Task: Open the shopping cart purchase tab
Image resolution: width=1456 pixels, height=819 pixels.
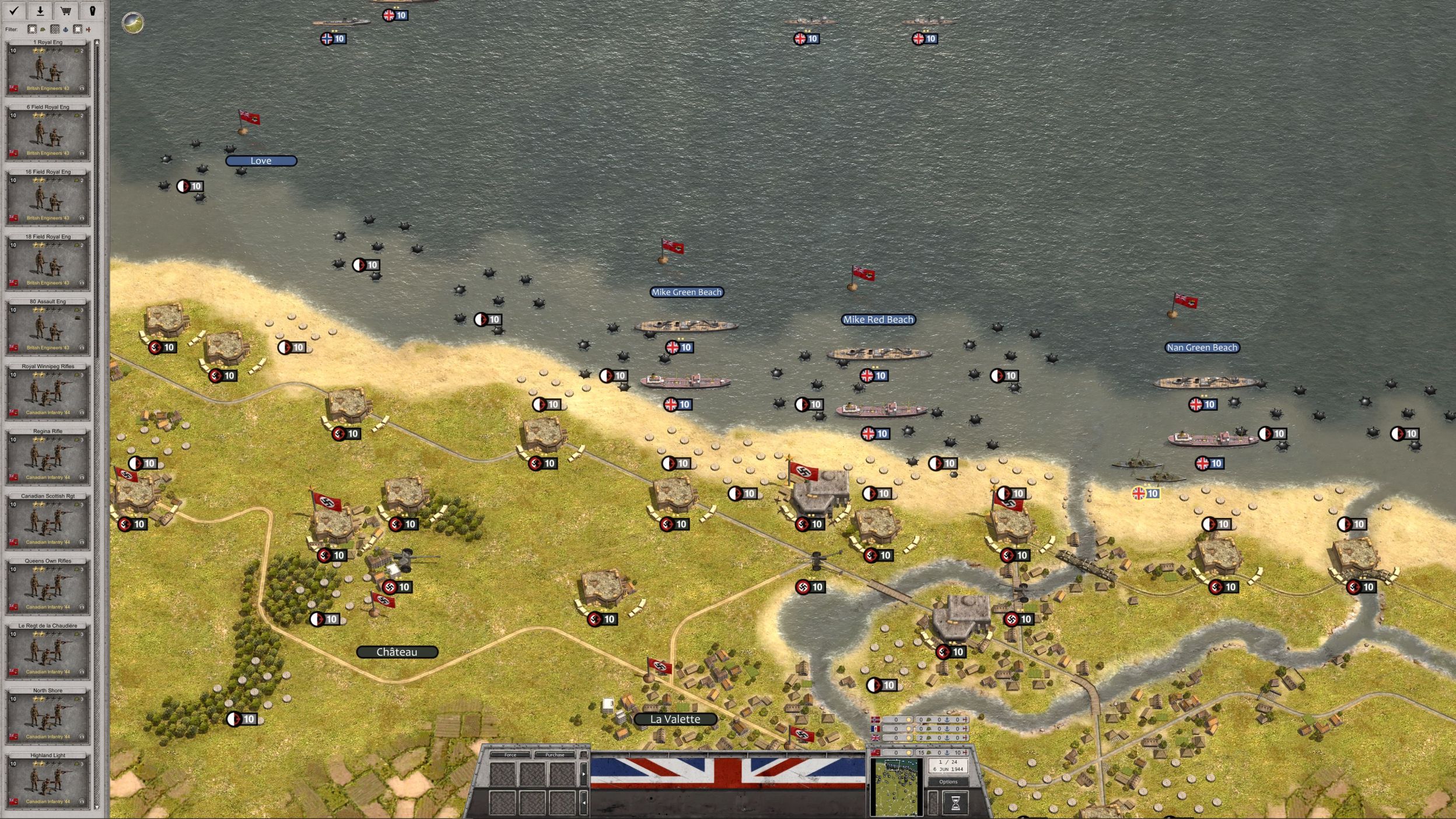Action: tap(66, 10)
